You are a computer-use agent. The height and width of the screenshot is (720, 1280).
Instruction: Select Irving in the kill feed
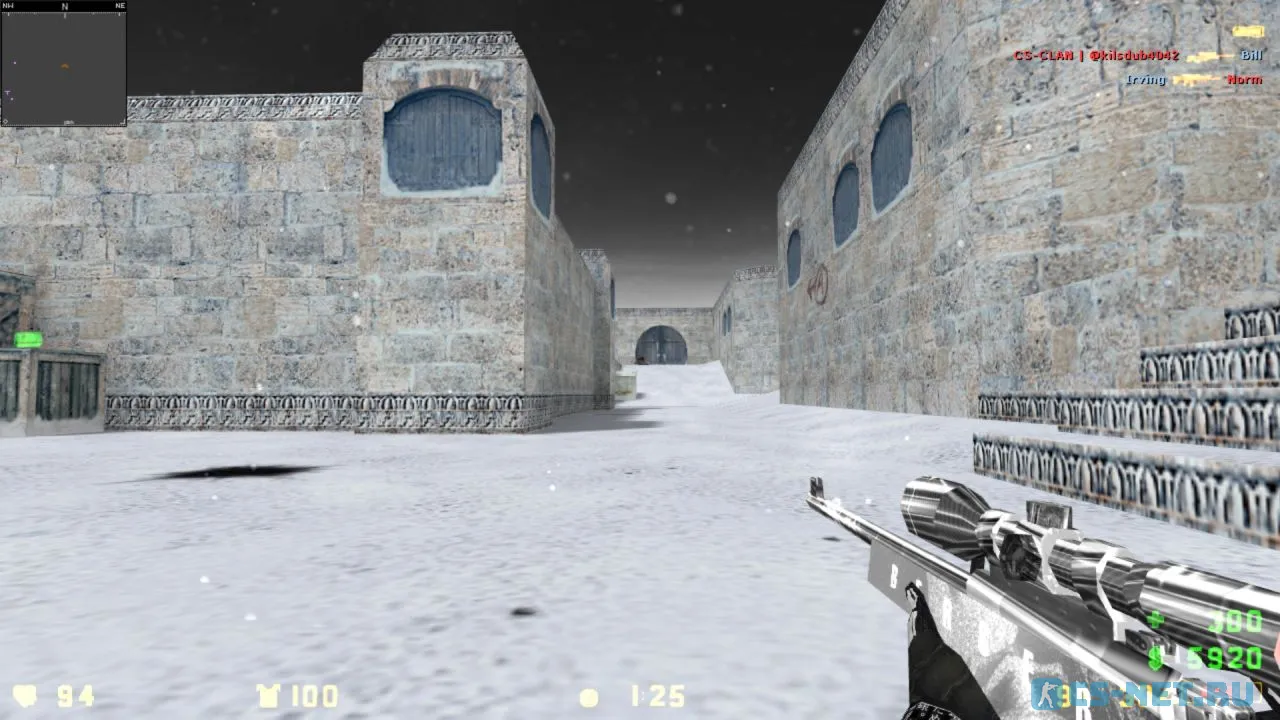1146,80
